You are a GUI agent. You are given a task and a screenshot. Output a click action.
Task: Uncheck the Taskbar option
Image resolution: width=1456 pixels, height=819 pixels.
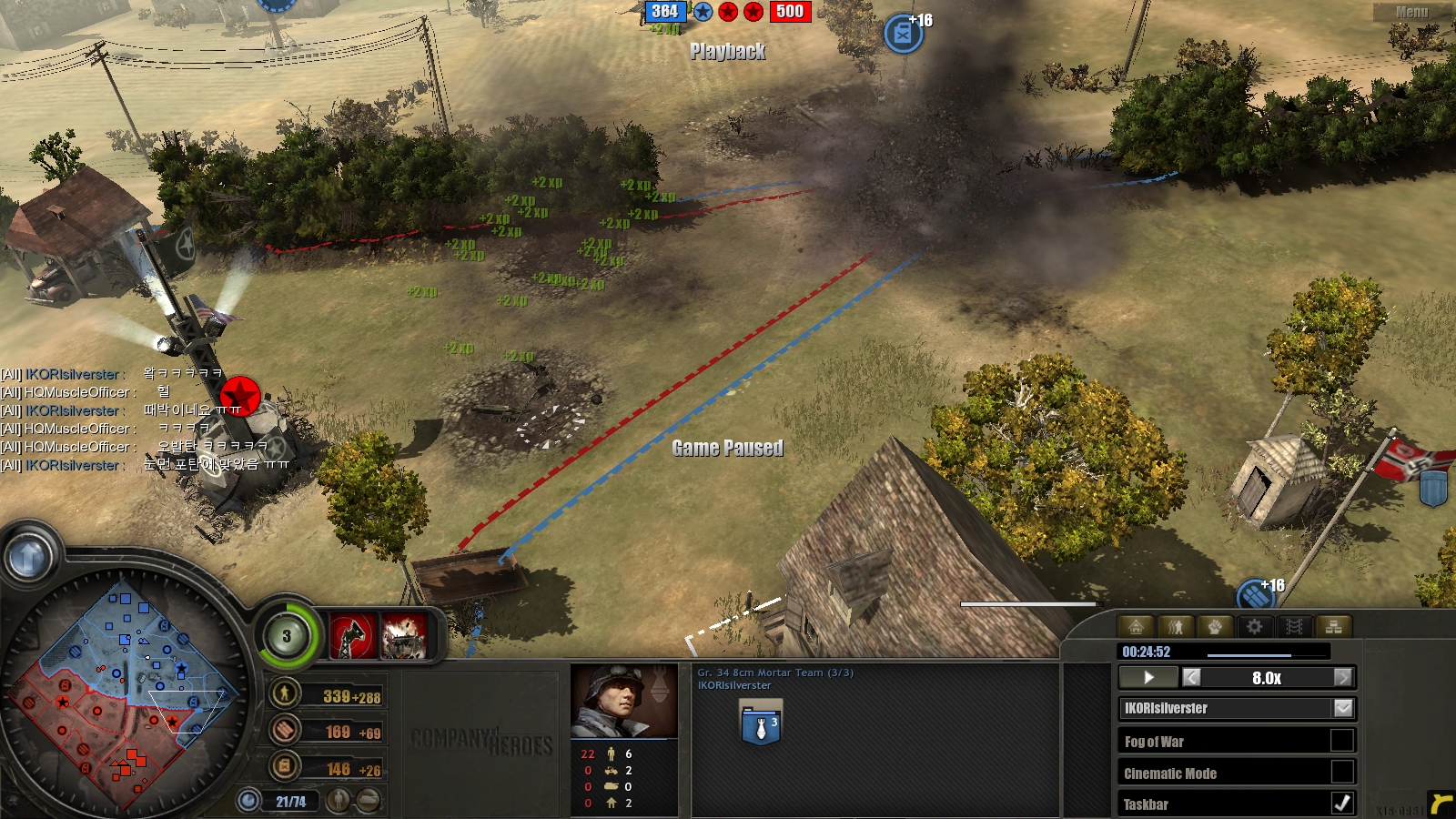tap(1341, 804)
